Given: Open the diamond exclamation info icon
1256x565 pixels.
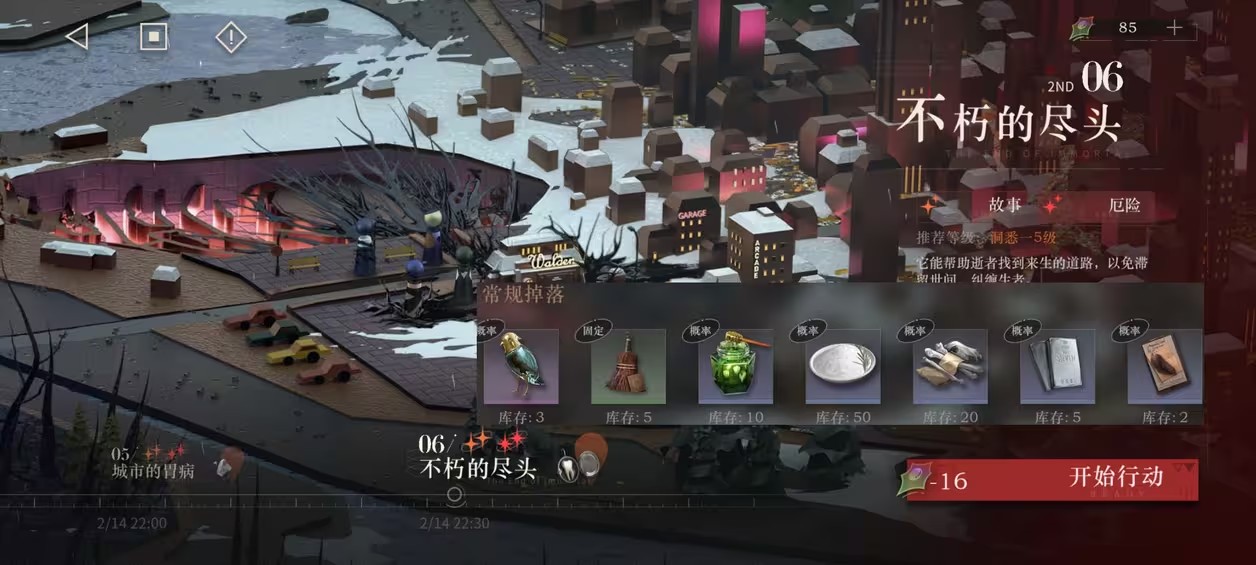Looking at the screenshot, I should coord(231,38).
